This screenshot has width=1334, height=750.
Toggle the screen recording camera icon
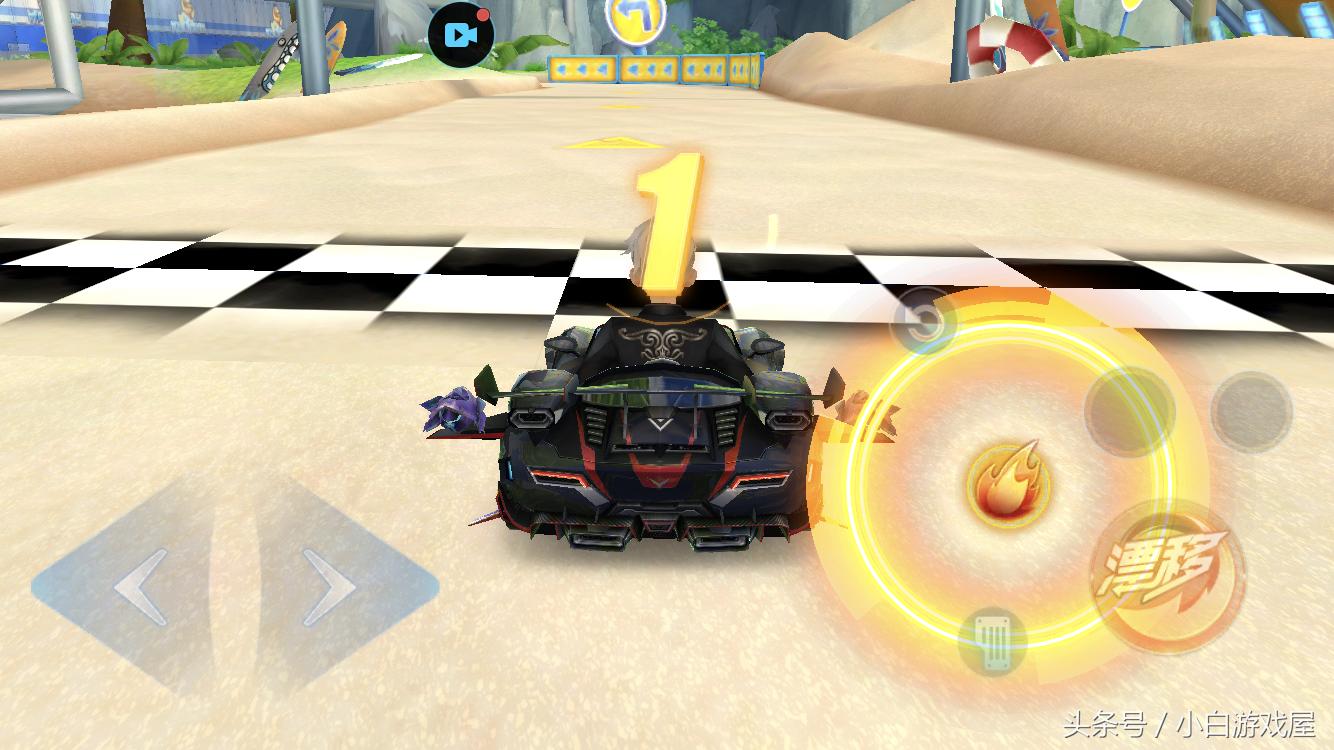(461, 36)
